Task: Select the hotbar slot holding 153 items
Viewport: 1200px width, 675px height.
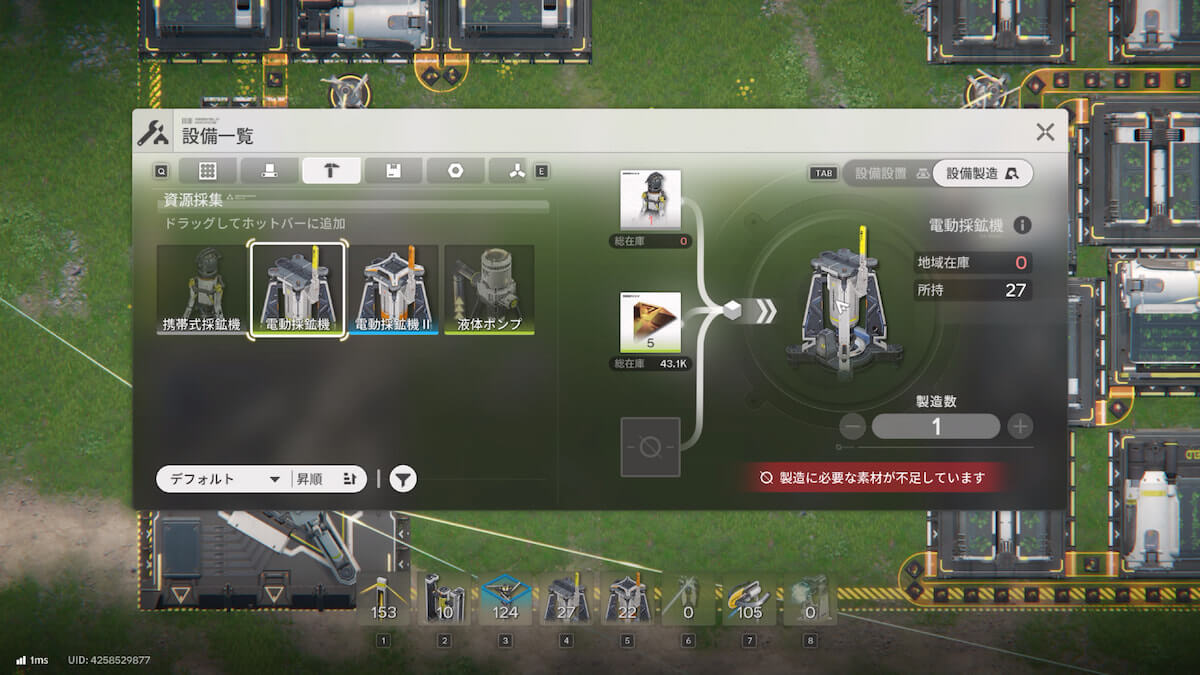Action: [384, 600]
